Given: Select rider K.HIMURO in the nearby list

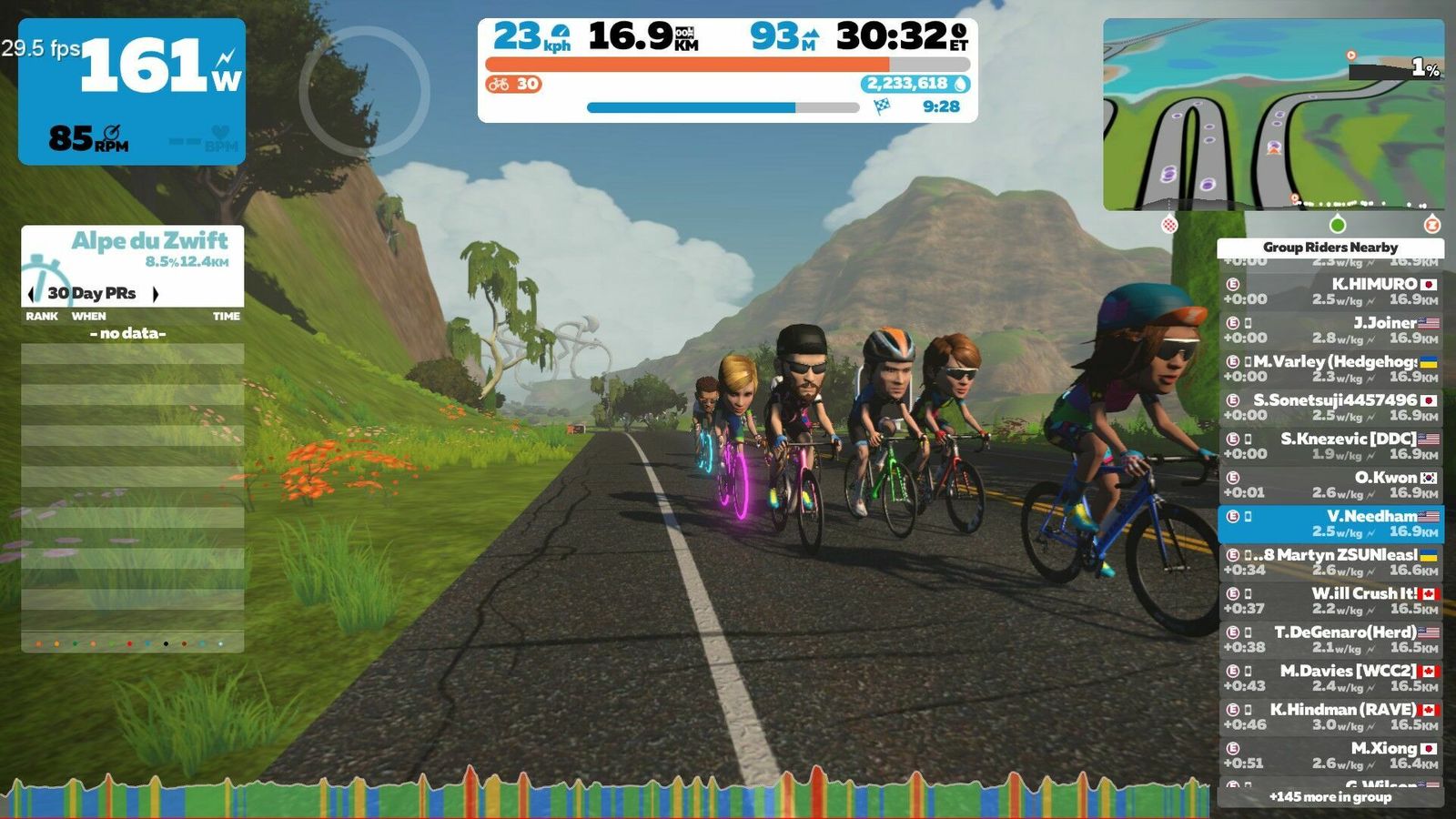Looking at the screenshot, I should pyautogui.click(x=1330, y=291).
